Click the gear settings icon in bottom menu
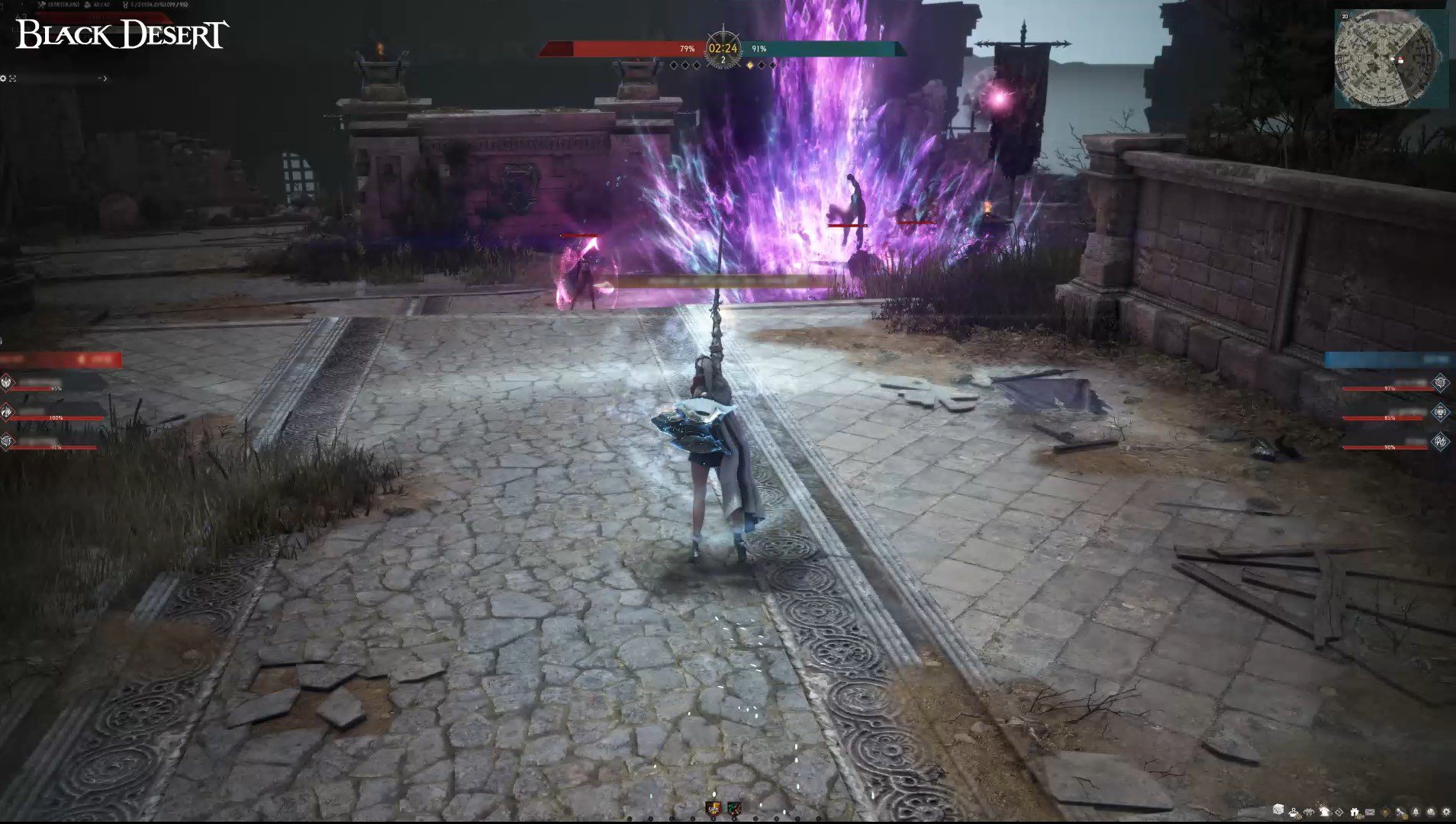1456x824 pixels. point(1446,812)
